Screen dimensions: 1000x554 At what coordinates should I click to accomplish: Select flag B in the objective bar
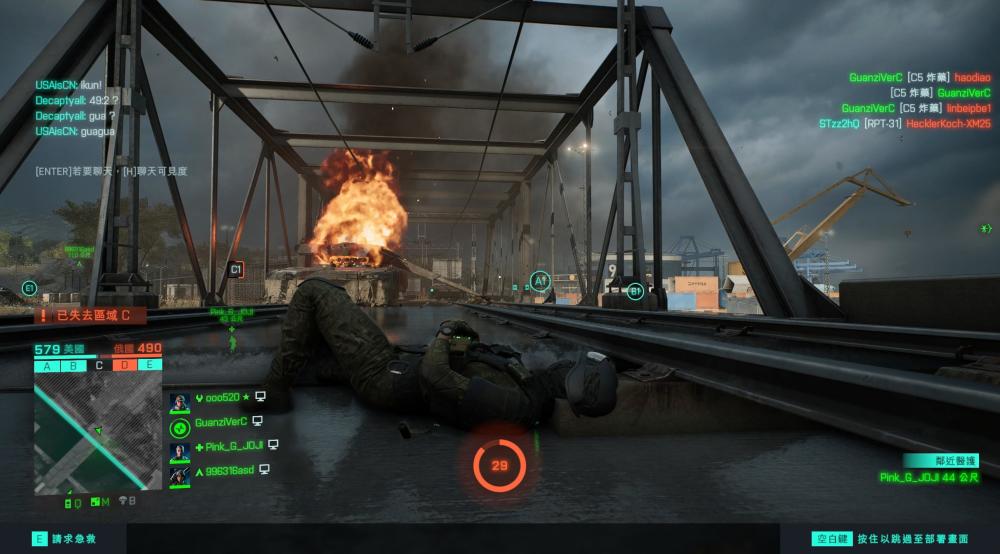[72, 365]
